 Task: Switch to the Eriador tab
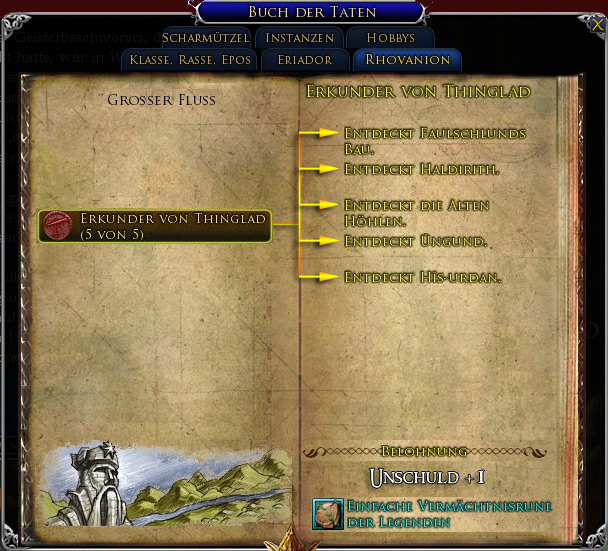tap(306, 60)
